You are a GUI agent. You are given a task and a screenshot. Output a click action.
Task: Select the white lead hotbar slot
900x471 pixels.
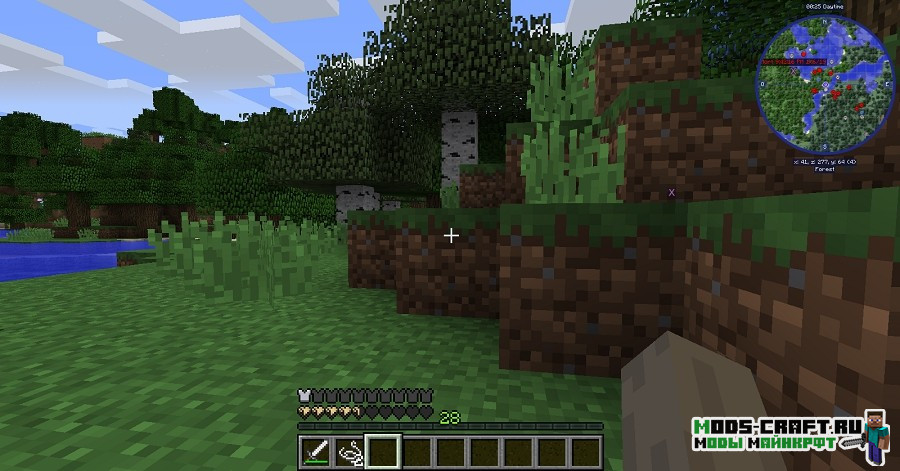tap(350, 451)
